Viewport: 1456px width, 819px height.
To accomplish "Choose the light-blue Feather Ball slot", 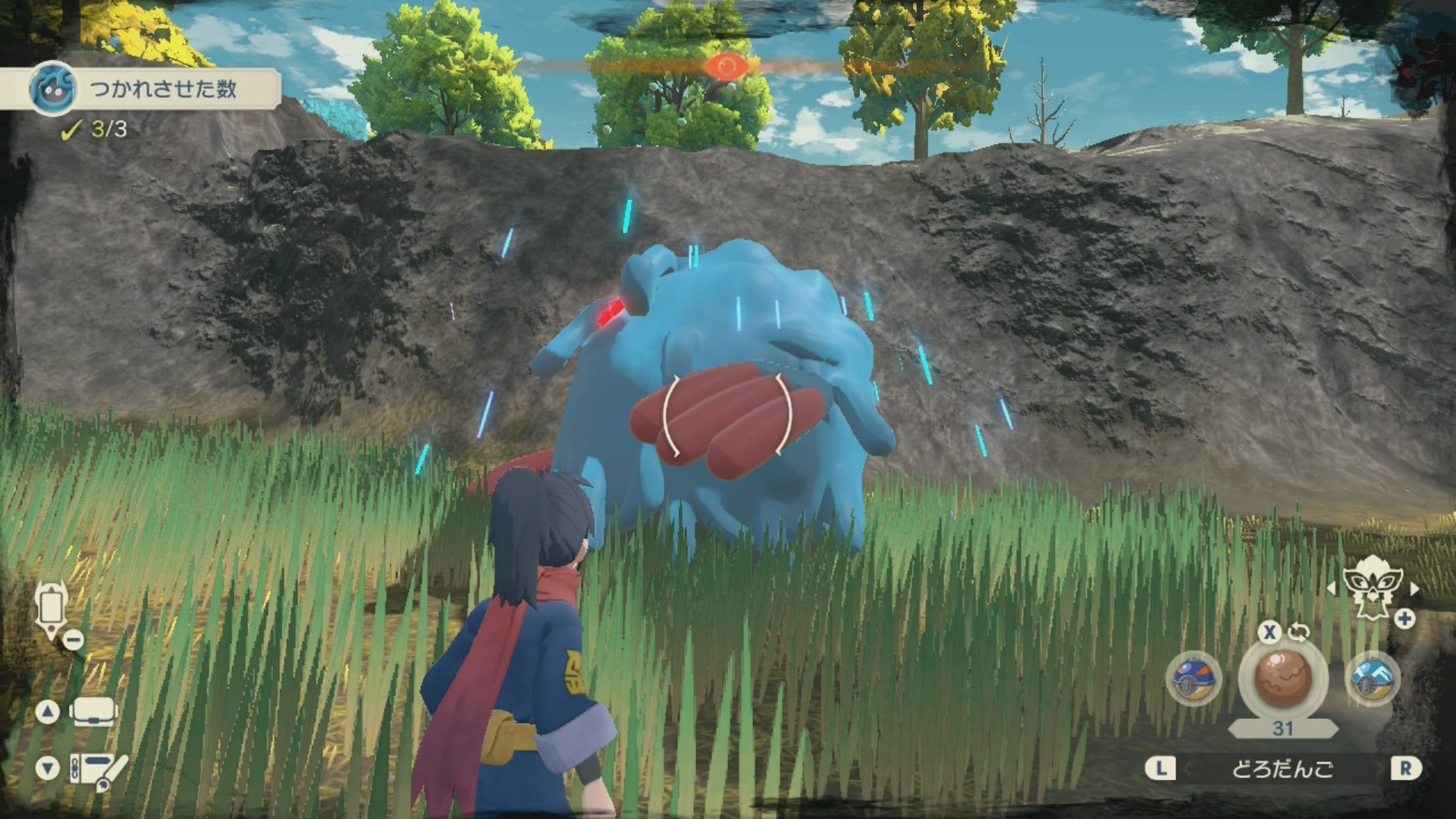I will coord(1373,677).
